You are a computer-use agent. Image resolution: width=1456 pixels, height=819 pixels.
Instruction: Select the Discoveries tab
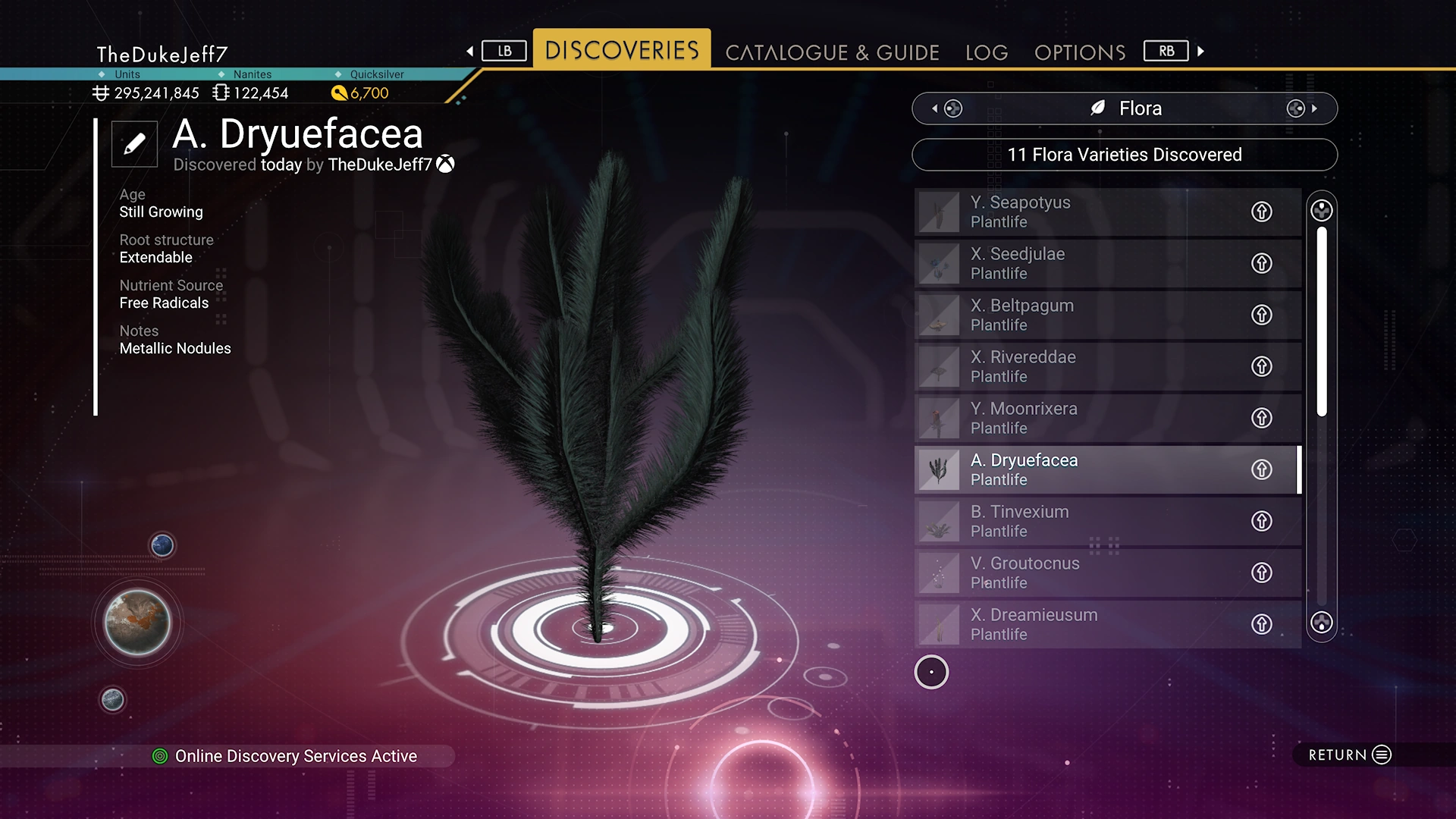tap(622, 50)
